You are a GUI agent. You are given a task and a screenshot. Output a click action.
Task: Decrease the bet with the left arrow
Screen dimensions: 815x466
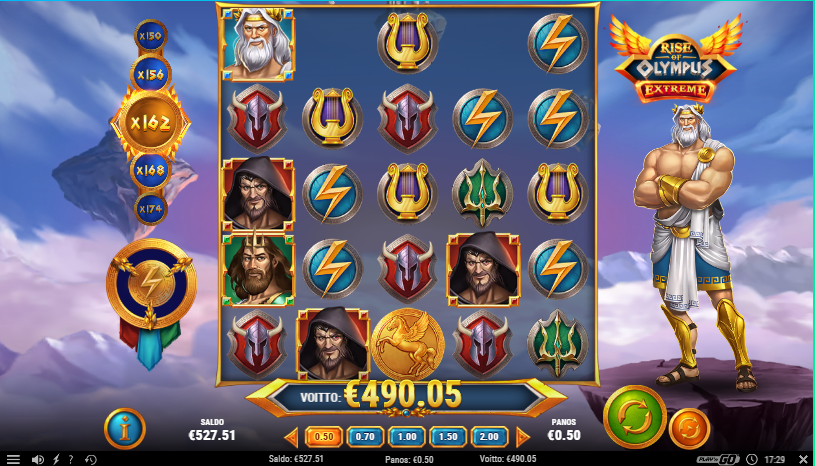tap(292, 436)
